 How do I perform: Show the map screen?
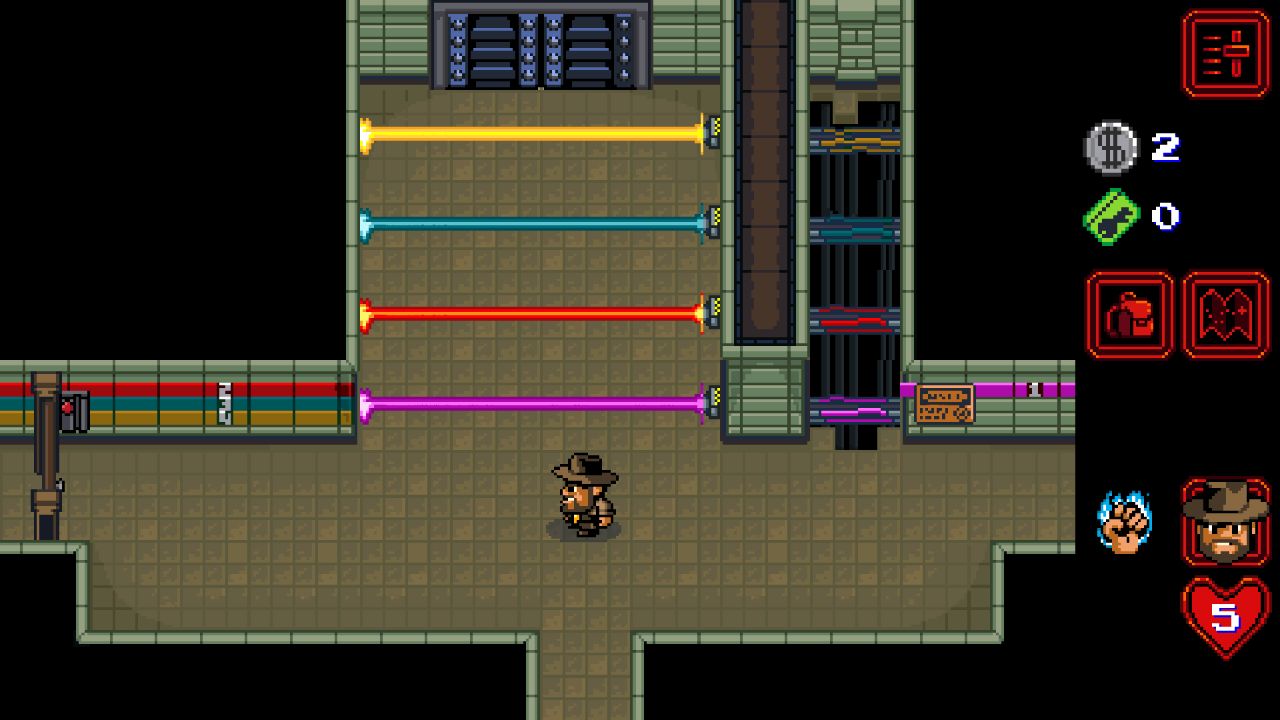[1226, 315]
